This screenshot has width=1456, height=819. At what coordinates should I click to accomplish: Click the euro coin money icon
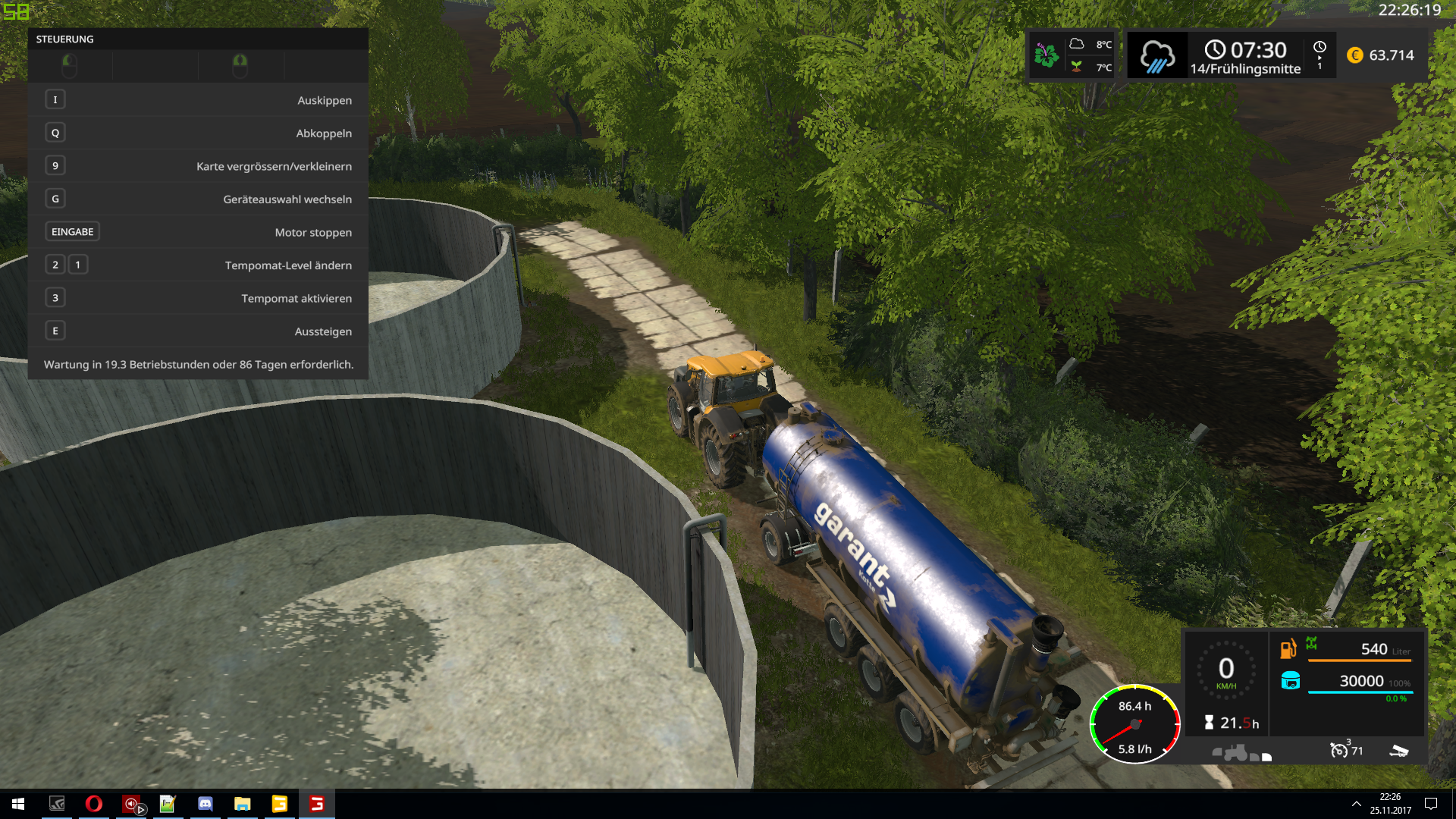click(1354, 55)
